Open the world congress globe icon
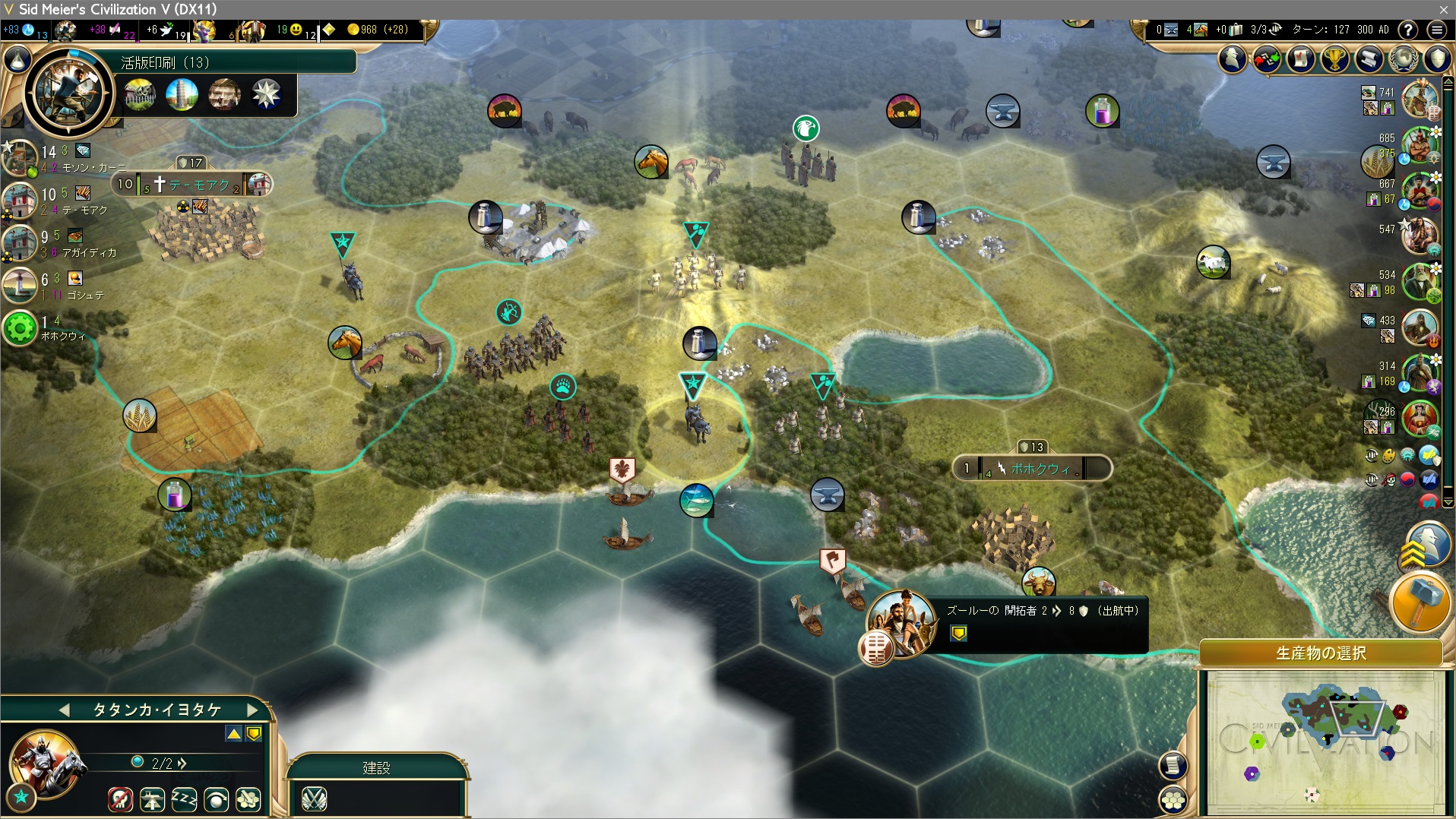 [x=1403, y=59]
